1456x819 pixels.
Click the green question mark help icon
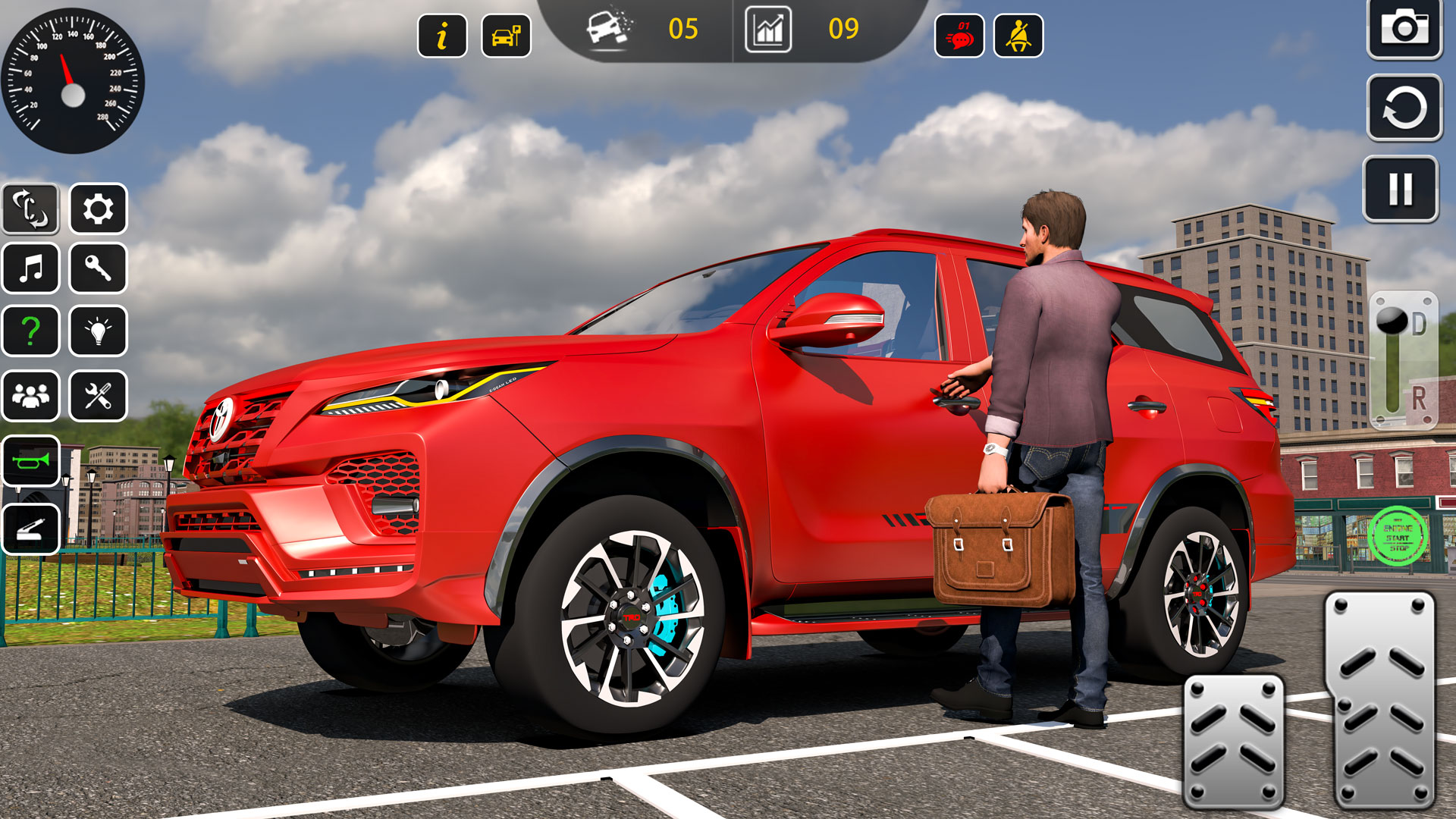tap(30, 331)
